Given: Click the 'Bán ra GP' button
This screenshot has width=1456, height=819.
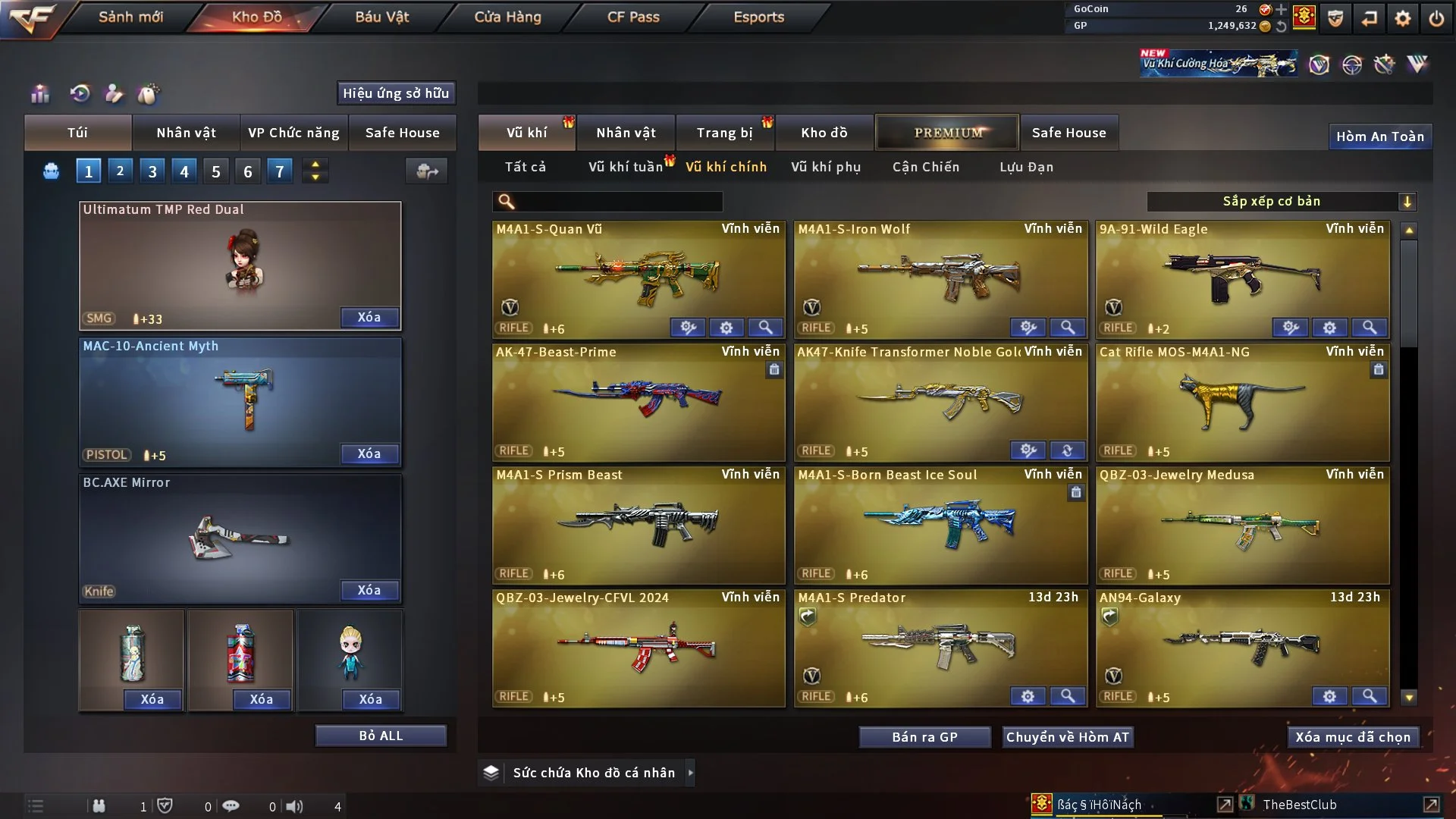Looking at the screenshot, I should (924, 736).
